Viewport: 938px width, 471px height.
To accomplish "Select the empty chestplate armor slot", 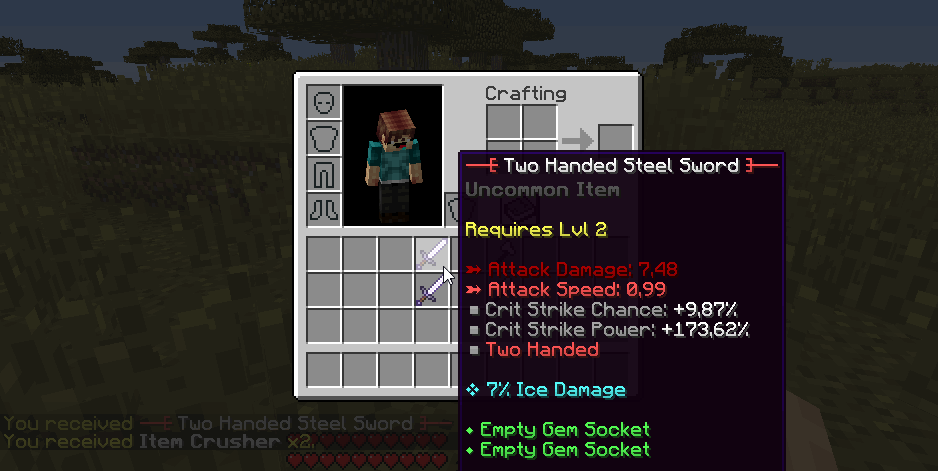I will coord(324,138).
